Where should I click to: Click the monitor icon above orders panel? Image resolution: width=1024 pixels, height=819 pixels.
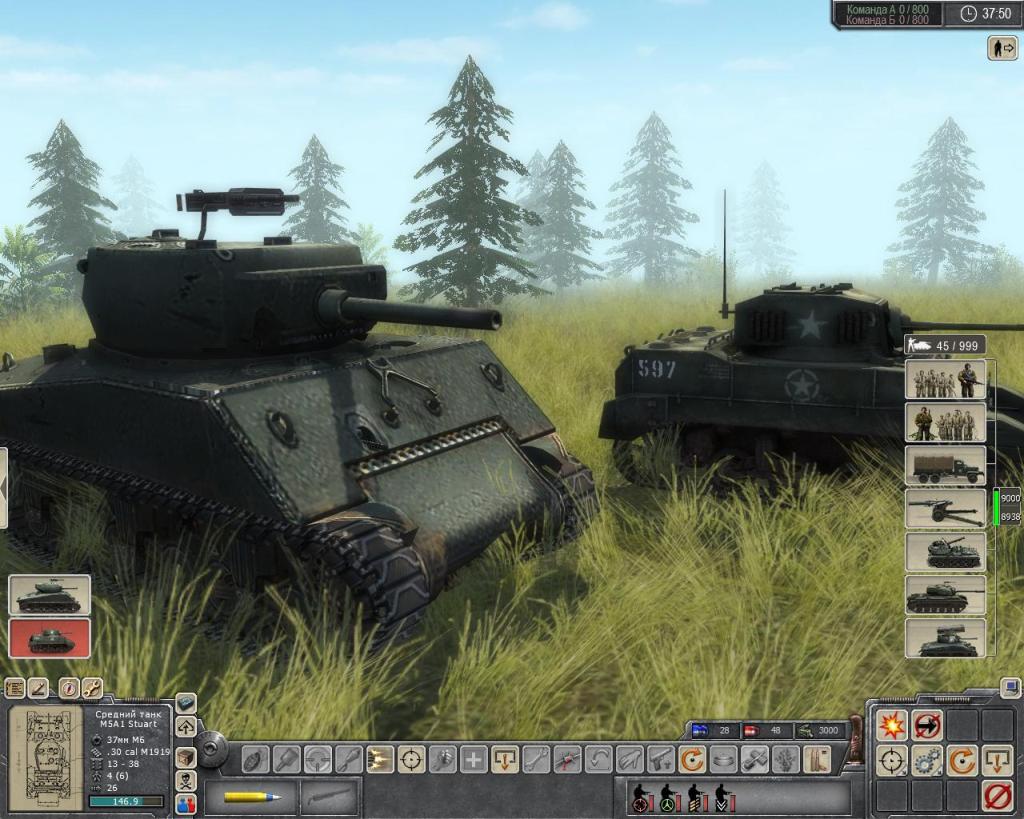point(1010,688)
